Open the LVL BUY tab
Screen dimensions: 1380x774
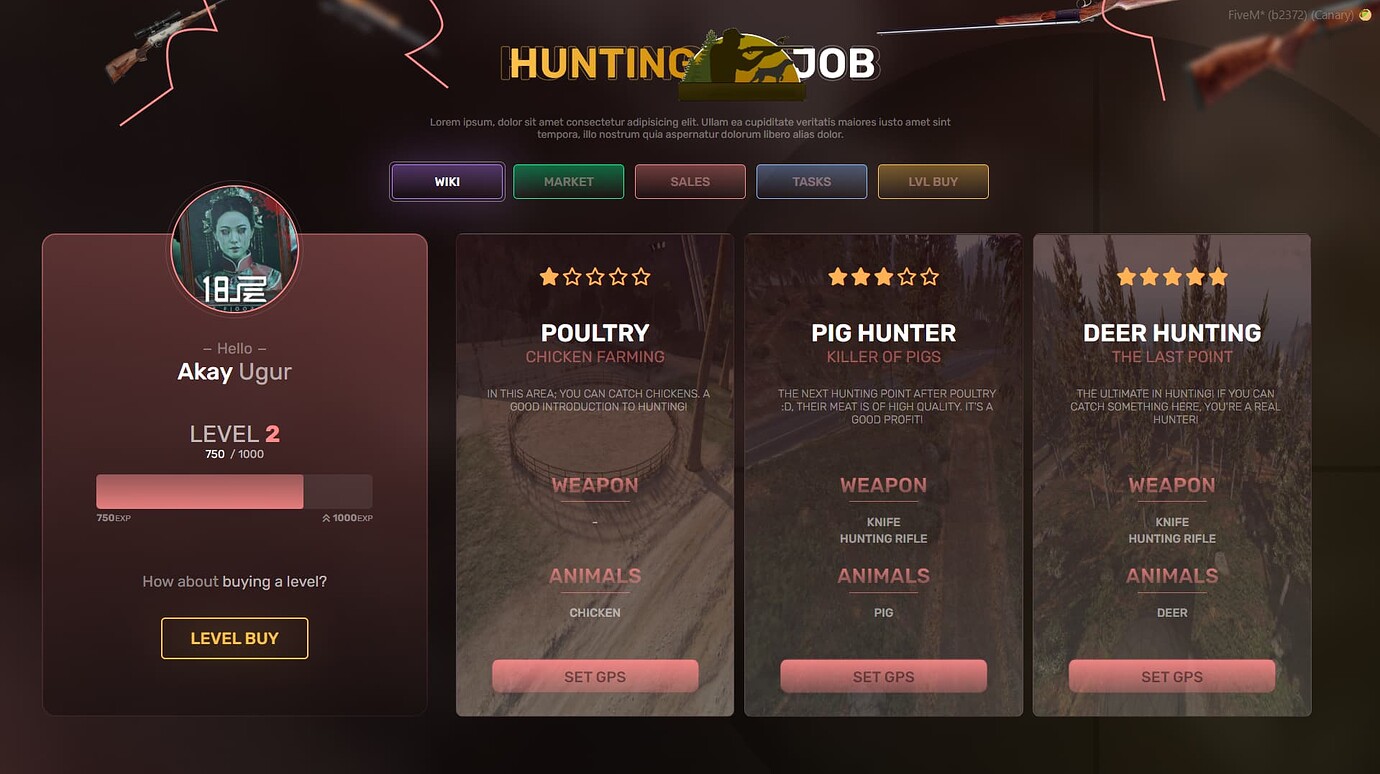[x=933, y=181]
